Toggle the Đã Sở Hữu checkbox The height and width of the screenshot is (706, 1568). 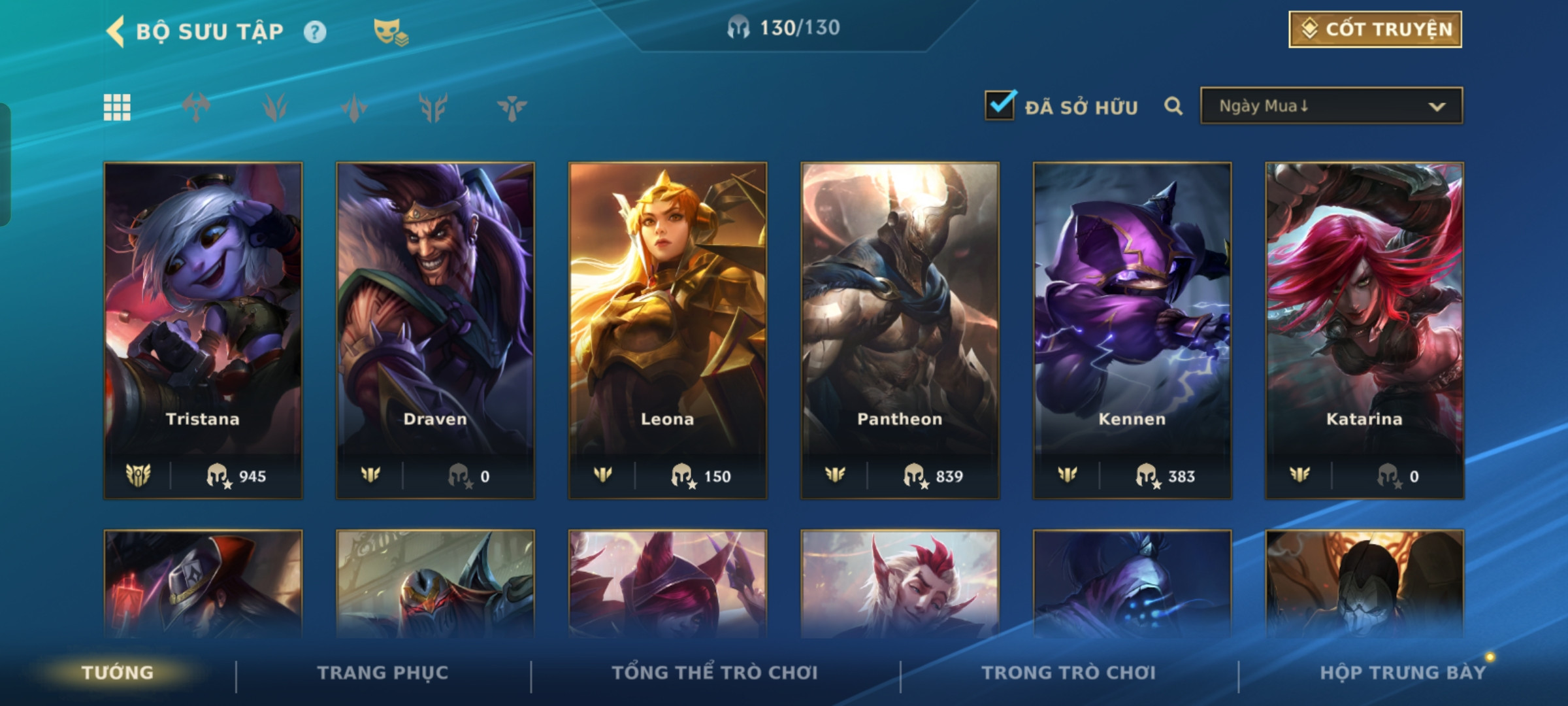(1000, 106)
